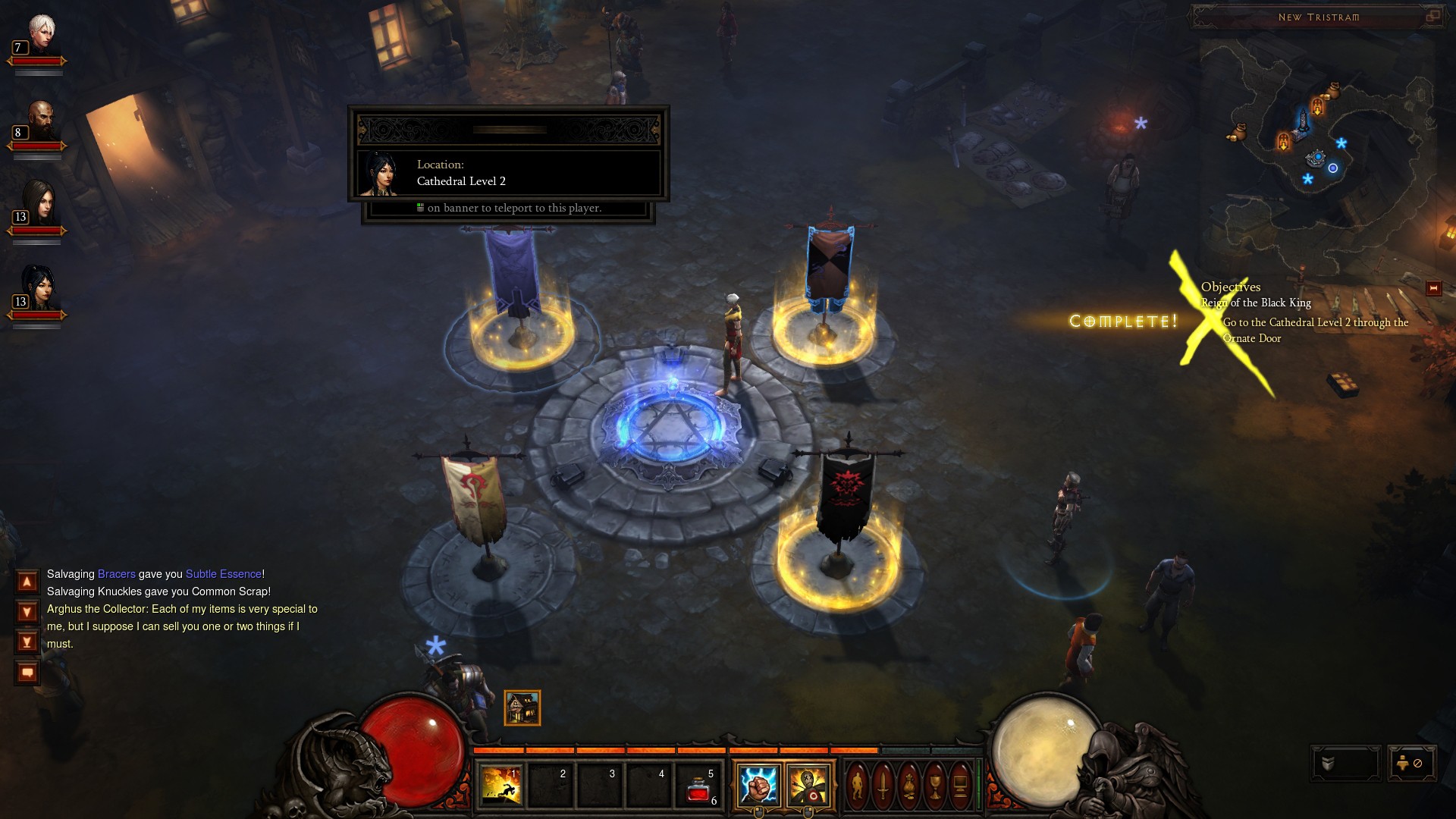1456x819 pixels.
Task: Open the skills menu sword button
Action: tap(883, 785)
